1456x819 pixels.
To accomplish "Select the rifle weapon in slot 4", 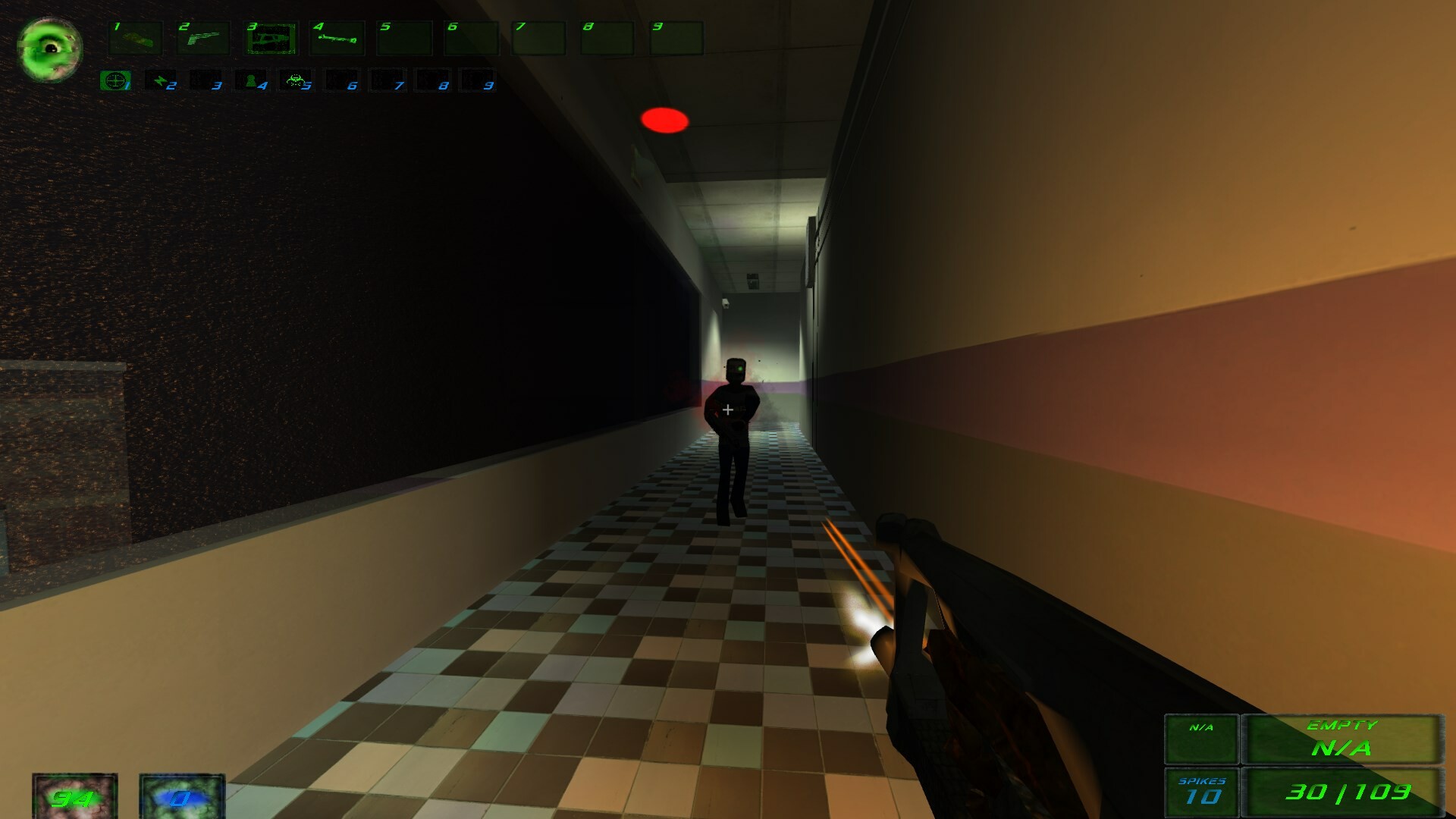I will pos(337,38).
